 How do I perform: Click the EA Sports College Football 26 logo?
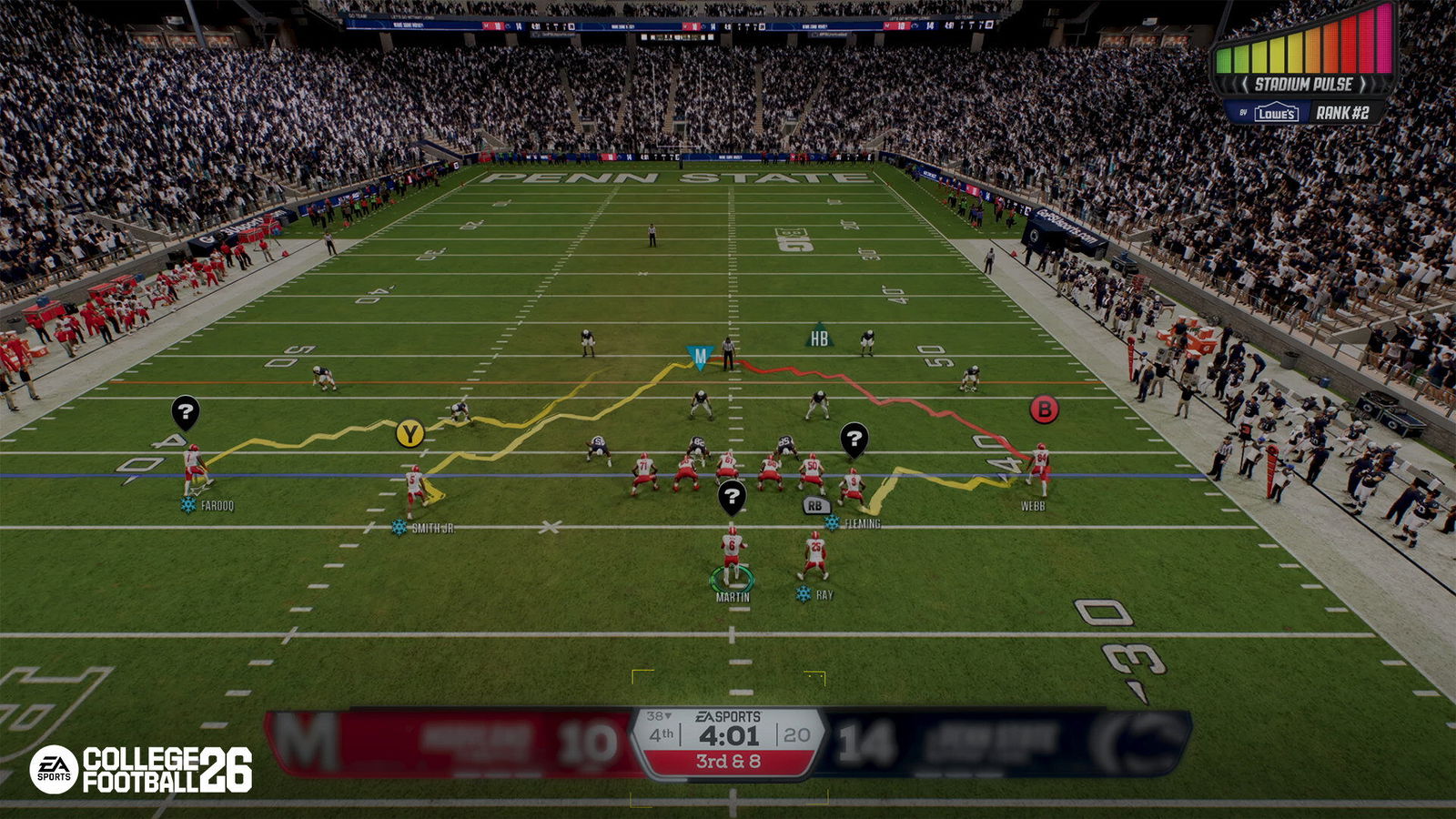point(141,769)
